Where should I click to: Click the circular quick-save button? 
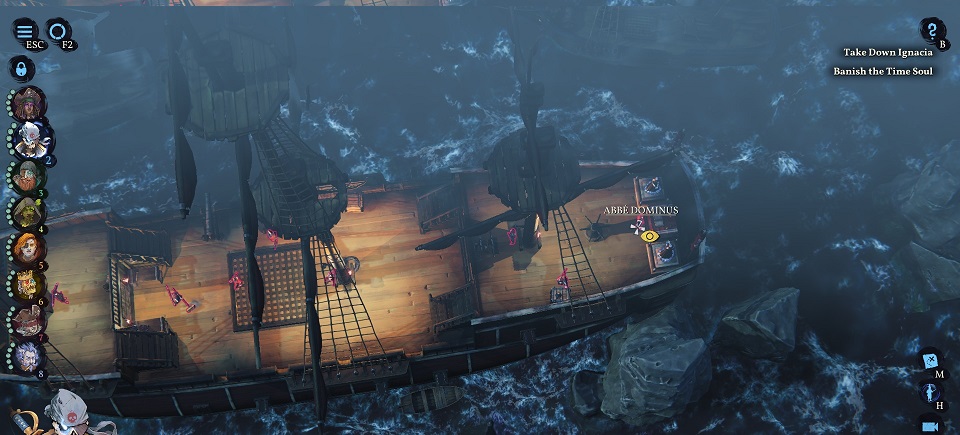(x=59, y=30)
